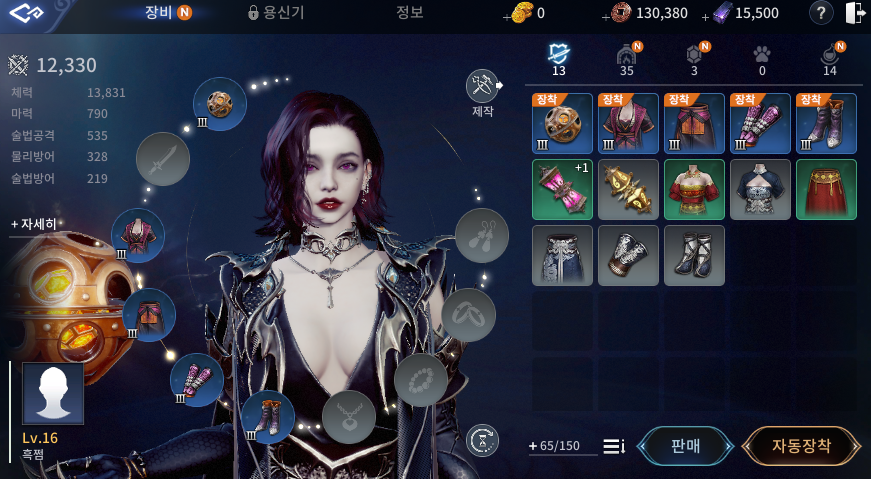The width and height of the screenshot is (871, 479).
Task: Click the empty sword weapon slot
Action: (162, 158)
